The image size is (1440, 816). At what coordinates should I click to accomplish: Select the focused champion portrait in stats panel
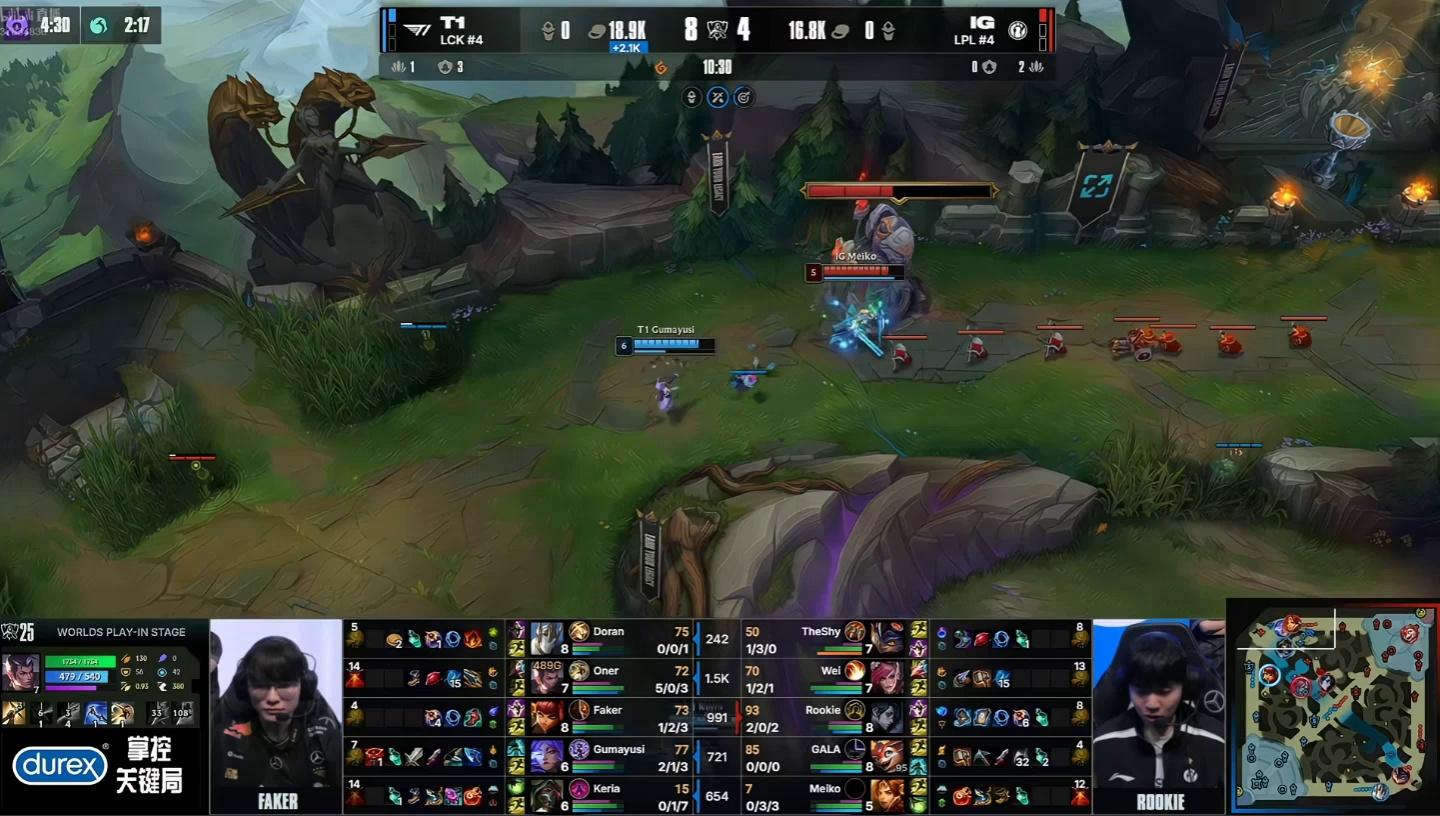(21, 672)
